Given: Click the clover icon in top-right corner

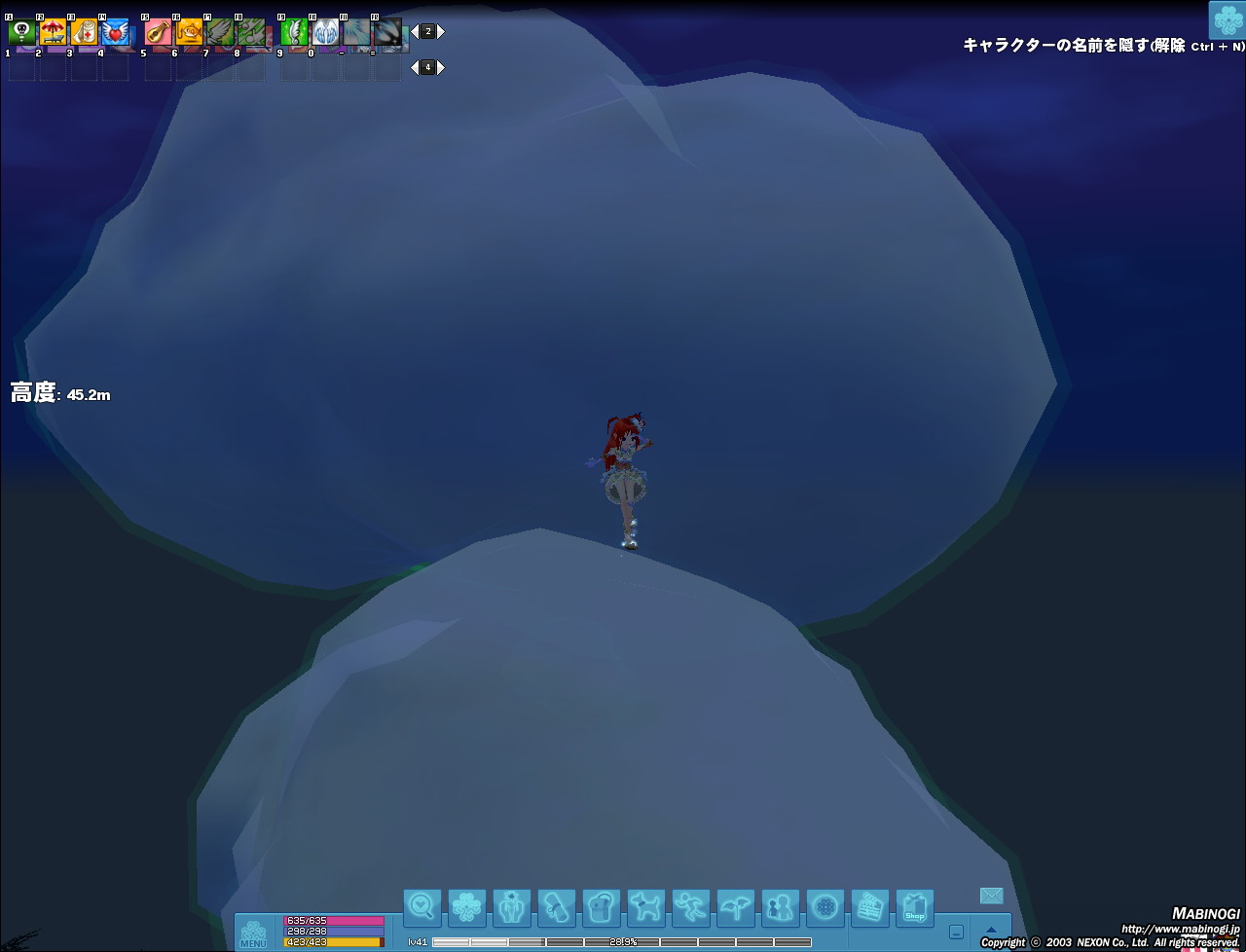Looking at the screenshot, I should pyautogui.click(x=1227, y=20).
